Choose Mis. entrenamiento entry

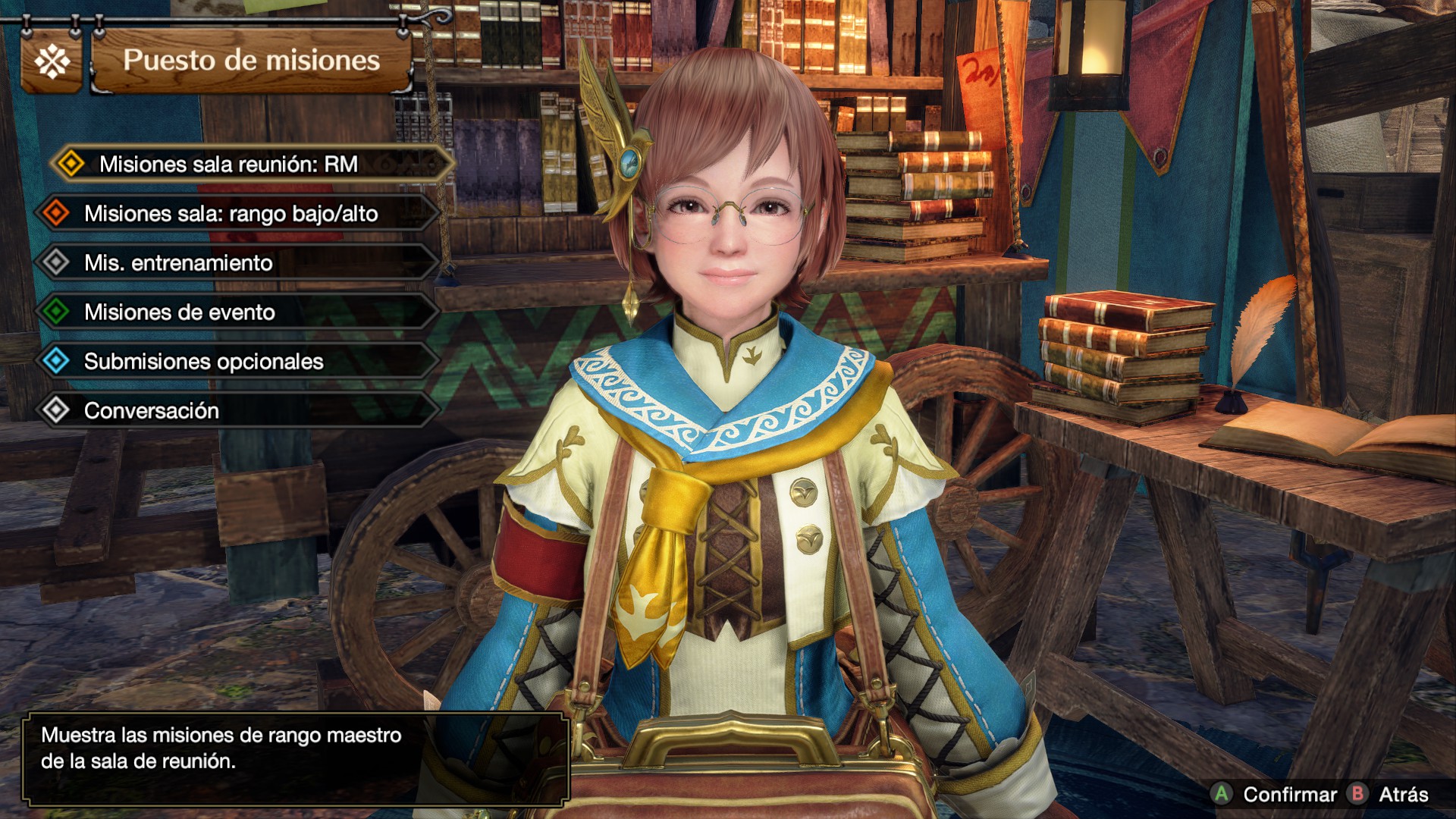(x=179, y=263)
